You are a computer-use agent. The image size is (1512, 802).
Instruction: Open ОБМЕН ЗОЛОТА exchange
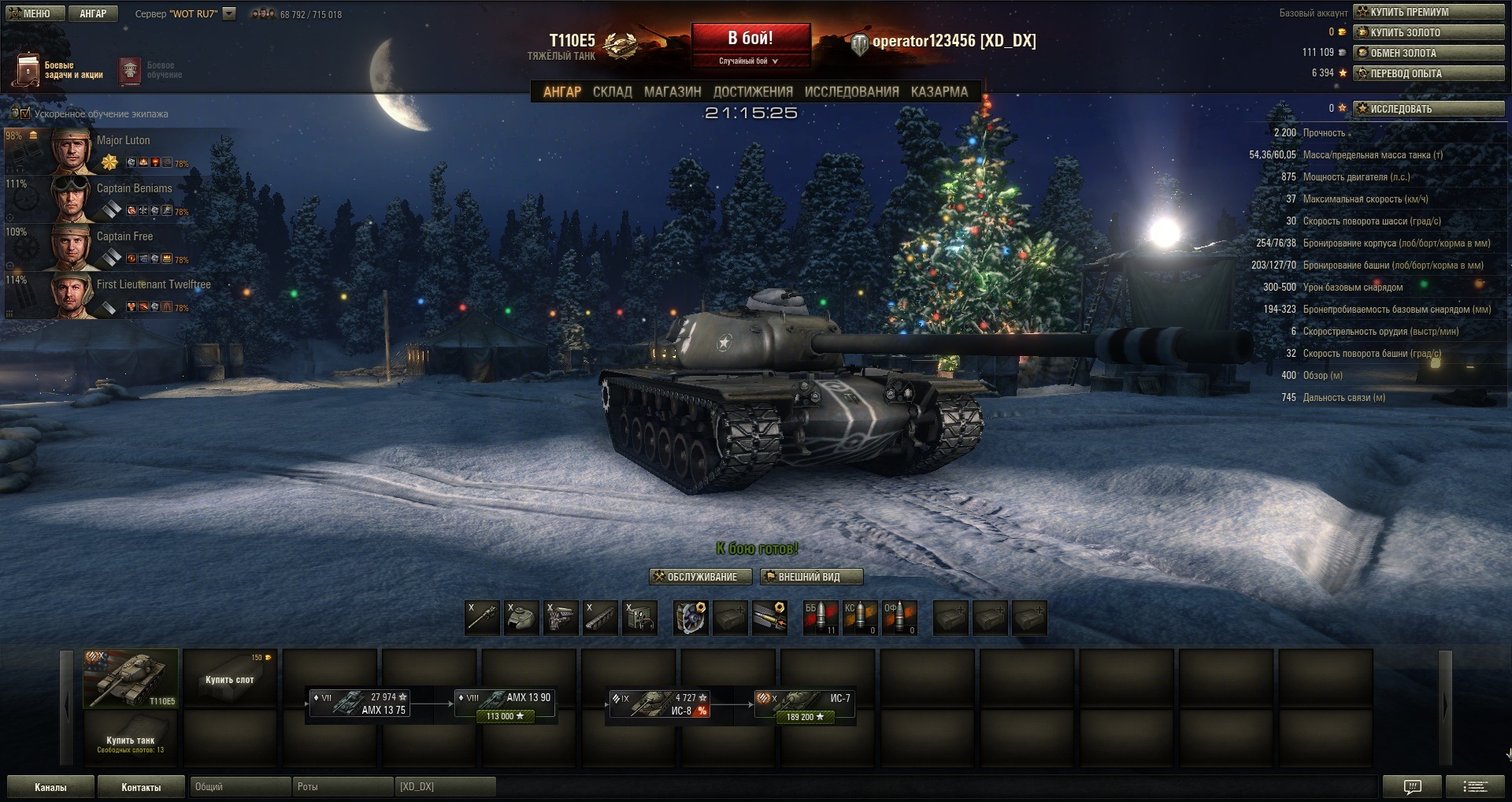coord(1428,53)
